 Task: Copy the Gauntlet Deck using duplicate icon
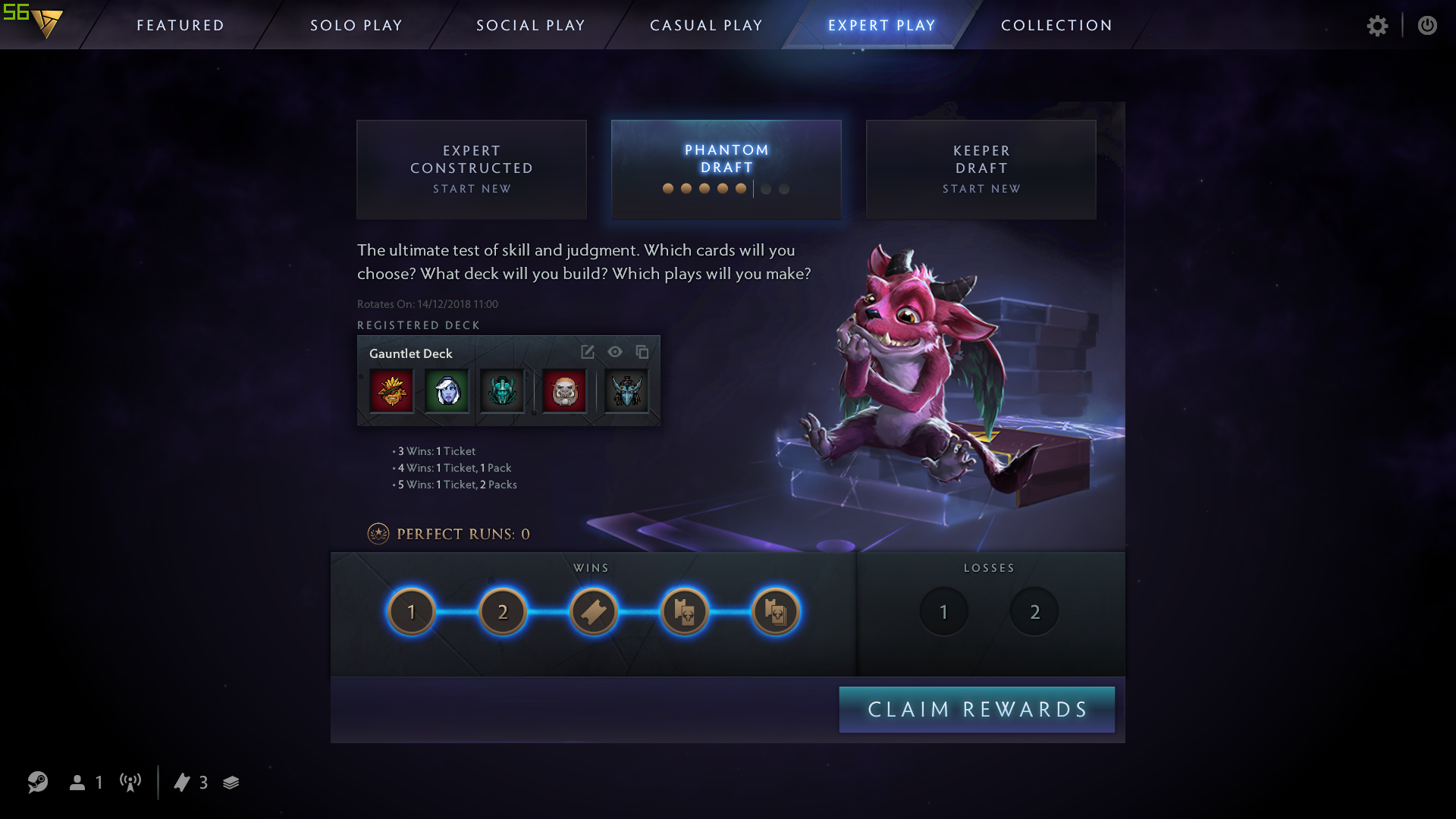tap(642, 352)
